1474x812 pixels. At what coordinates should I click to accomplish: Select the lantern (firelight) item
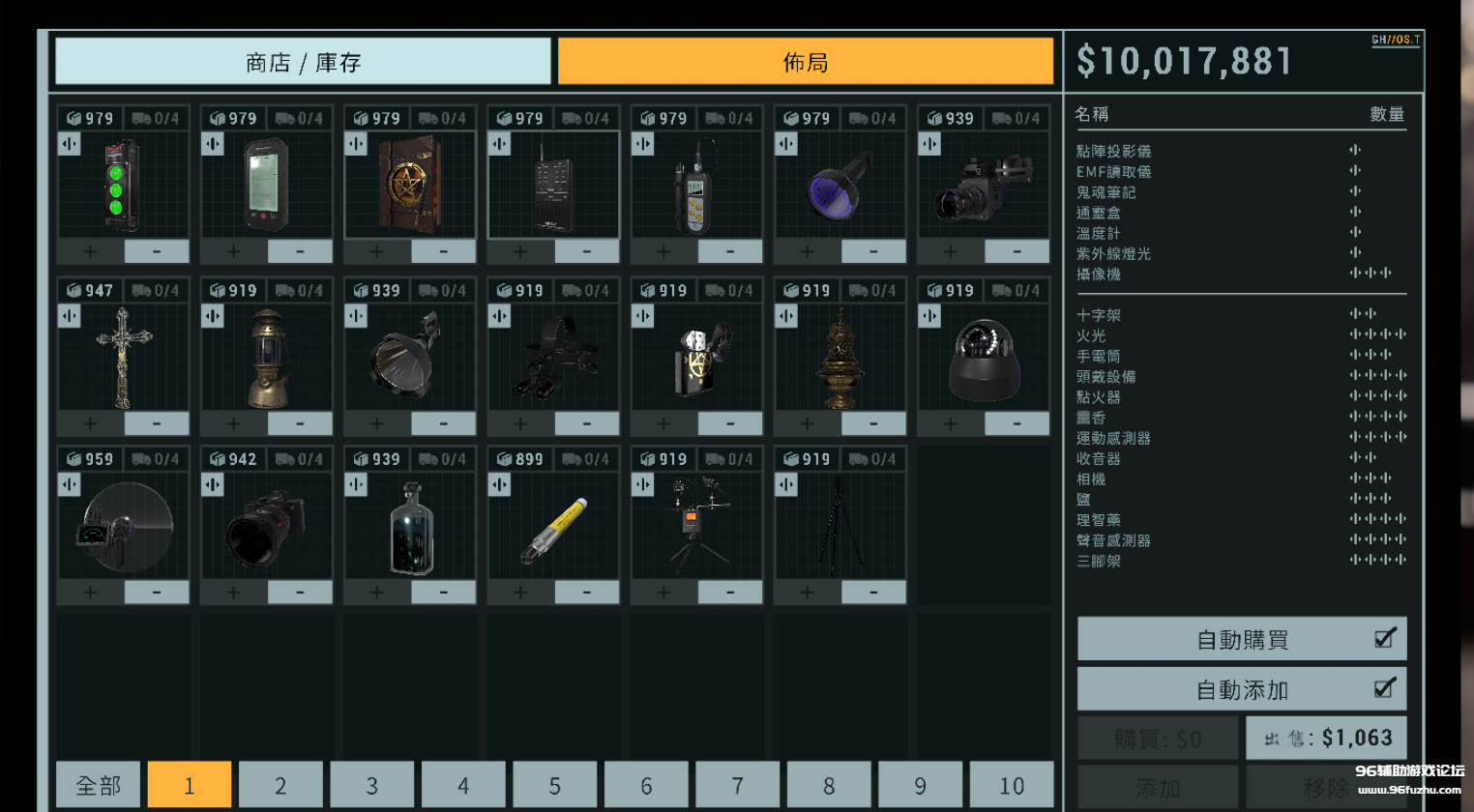266,356
